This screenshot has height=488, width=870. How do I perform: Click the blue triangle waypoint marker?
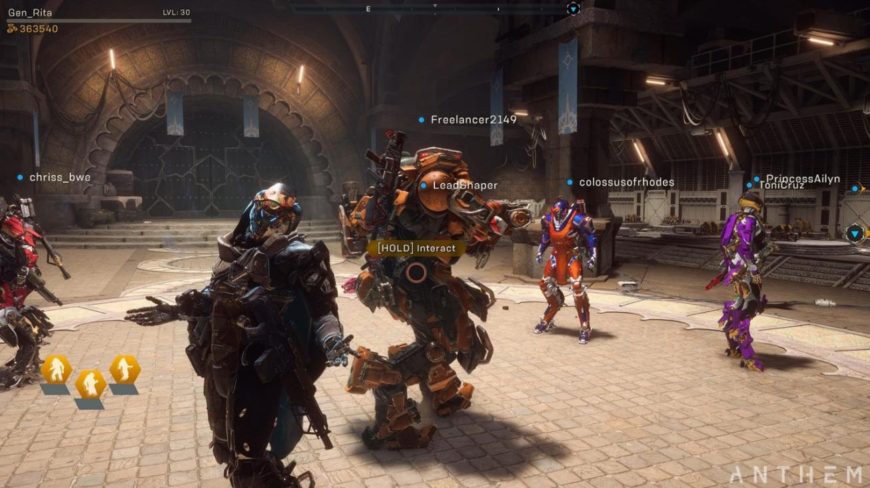855,233
